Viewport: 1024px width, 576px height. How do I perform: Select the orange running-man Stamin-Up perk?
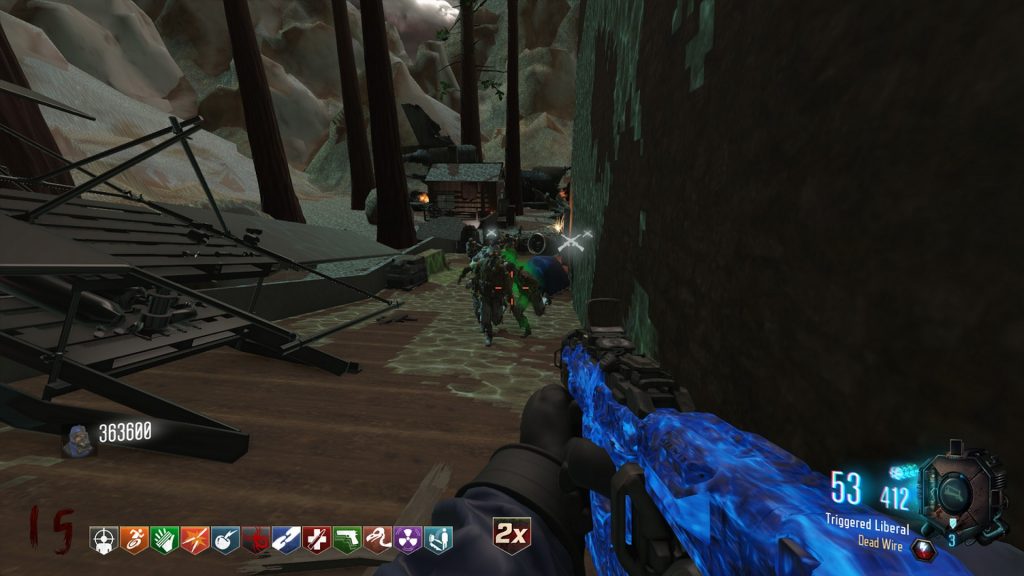(134, 540)
